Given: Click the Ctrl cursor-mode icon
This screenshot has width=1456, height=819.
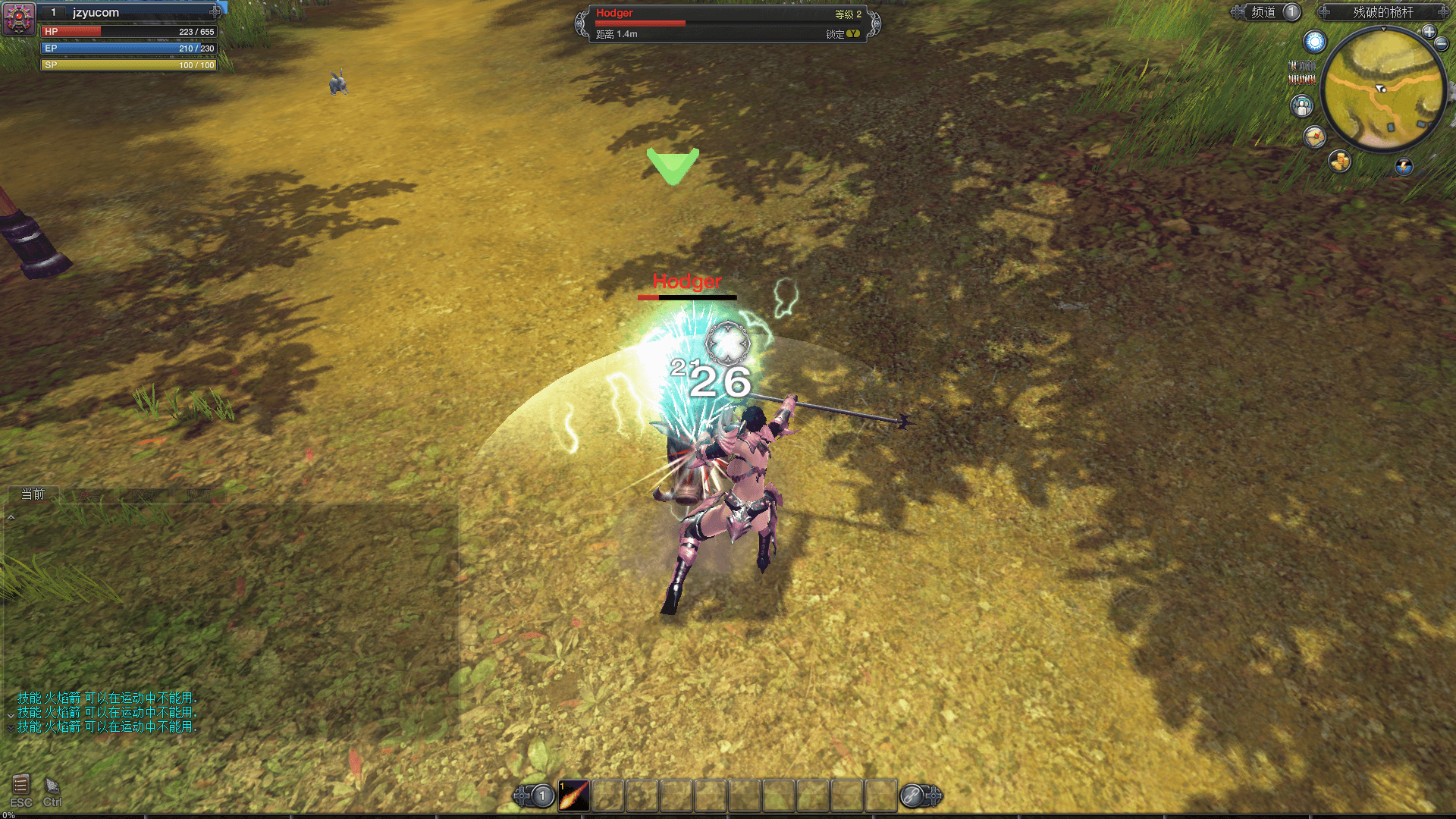Looking at the screenshot, I should click(52, 786).
